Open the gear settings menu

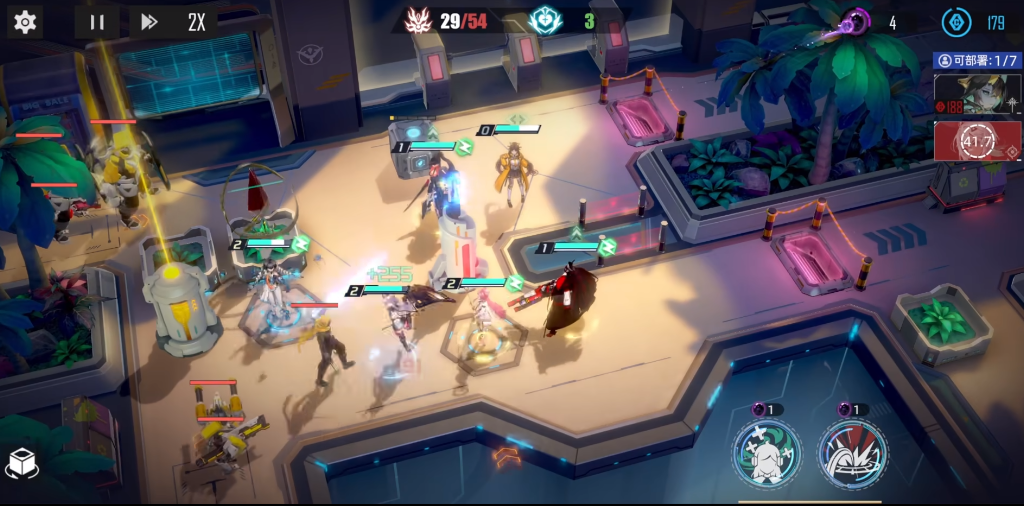click(x=24, y=22)
